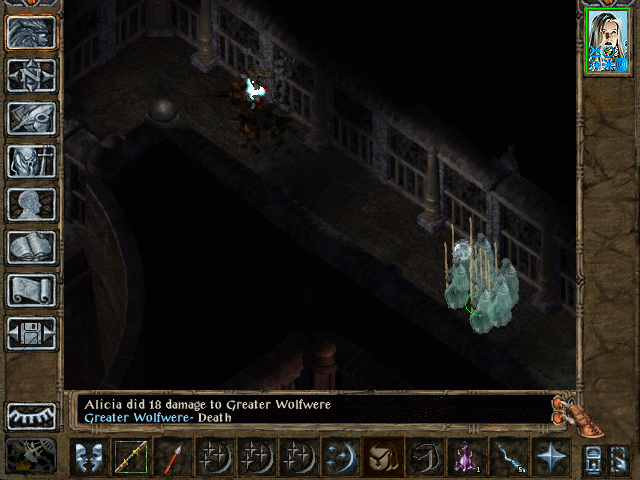640x480 pixels.
Task: Use the purple potion quick item
Action: click(466, 457)
